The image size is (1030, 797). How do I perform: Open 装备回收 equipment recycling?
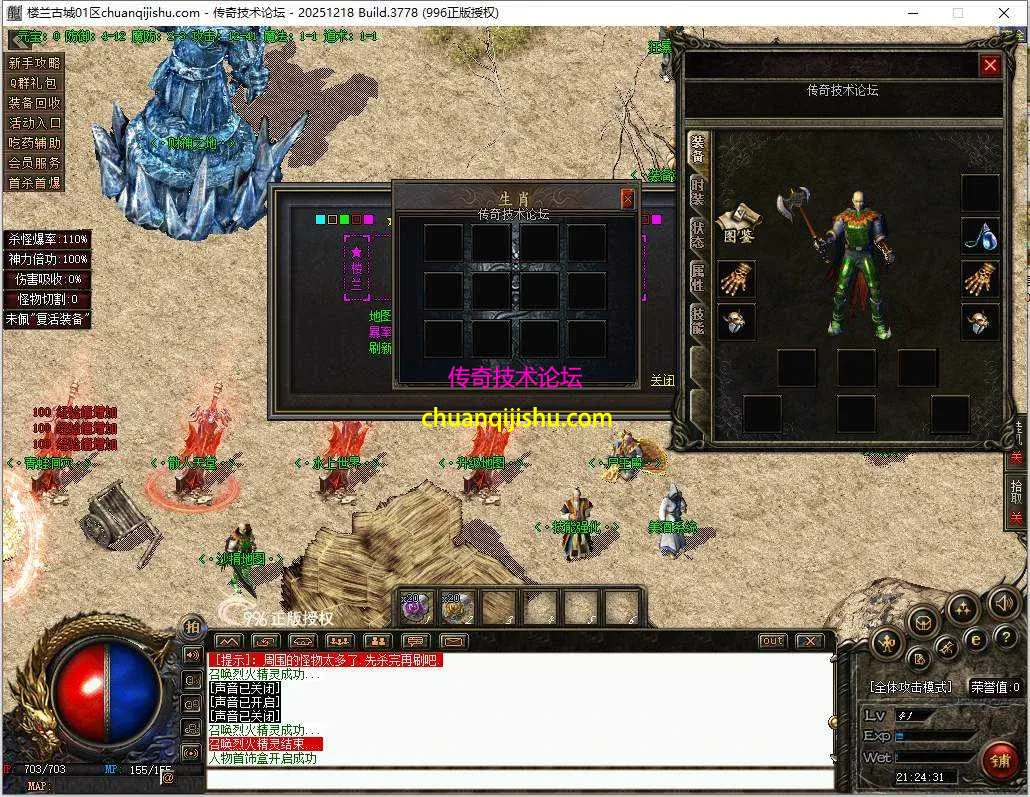pyautogui.click(x=35, y=103)
